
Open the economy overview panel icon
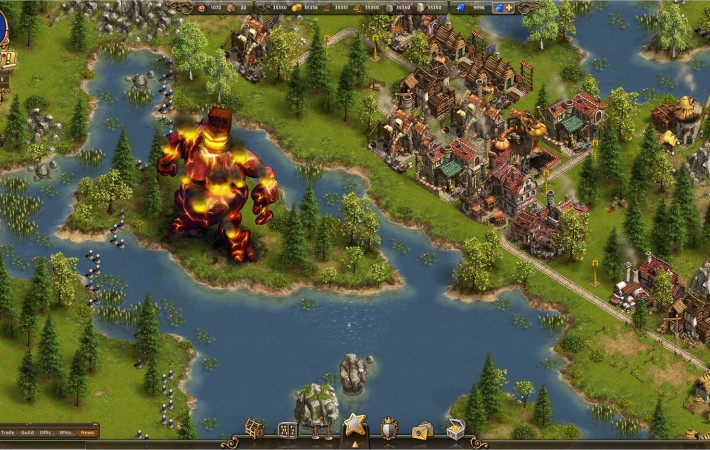pyautogui.click(x=288, y=430)
